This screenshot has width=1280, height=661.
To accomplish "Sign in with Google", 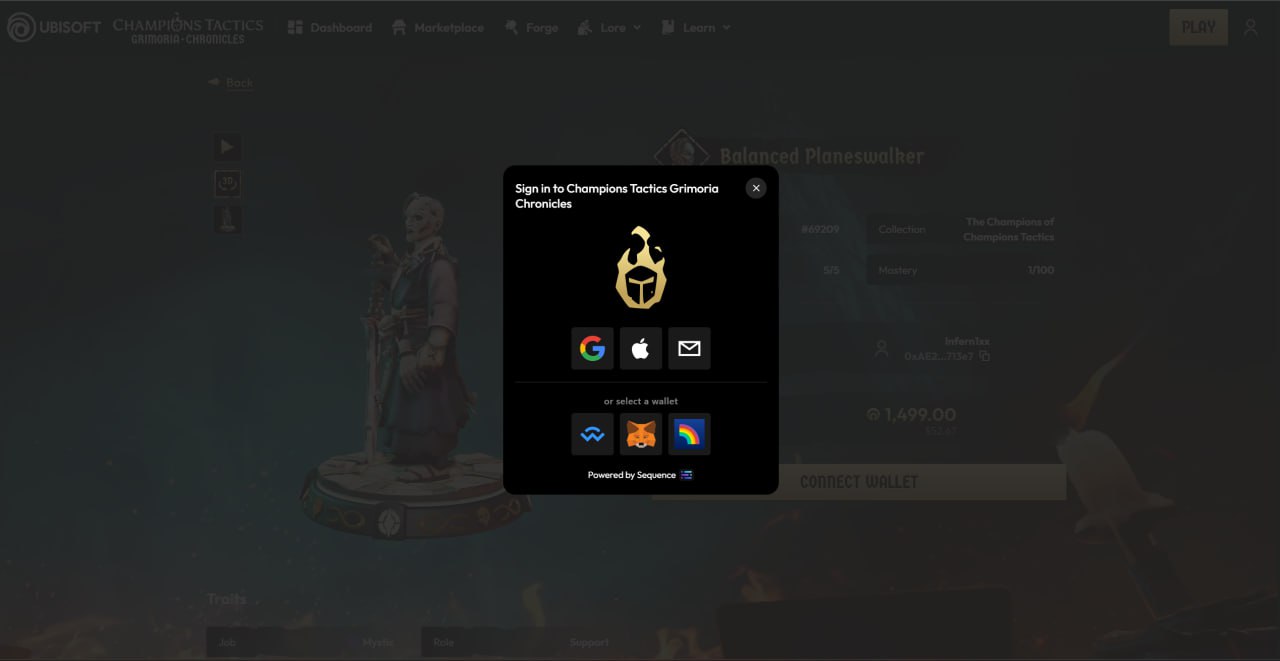I will pyautogui.click(x=592, y=349).
